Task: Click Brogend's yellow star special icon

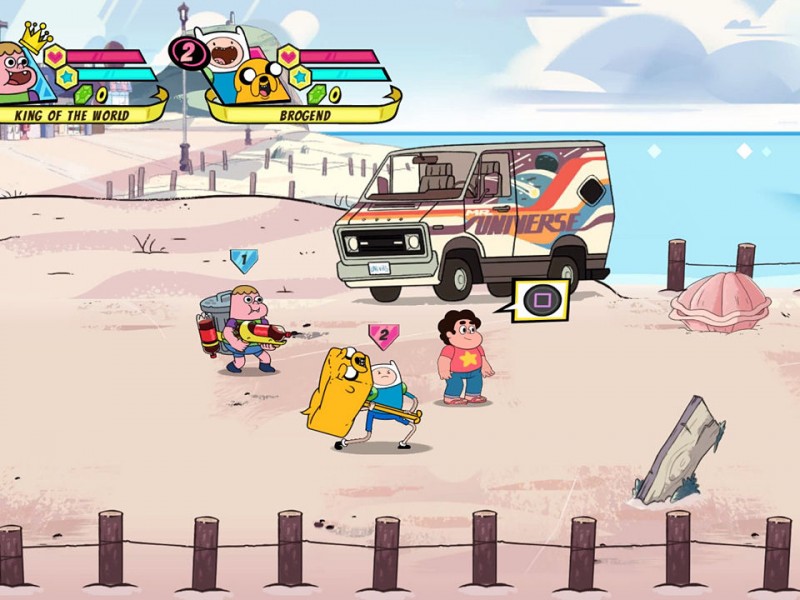Action: pos(299,76)
